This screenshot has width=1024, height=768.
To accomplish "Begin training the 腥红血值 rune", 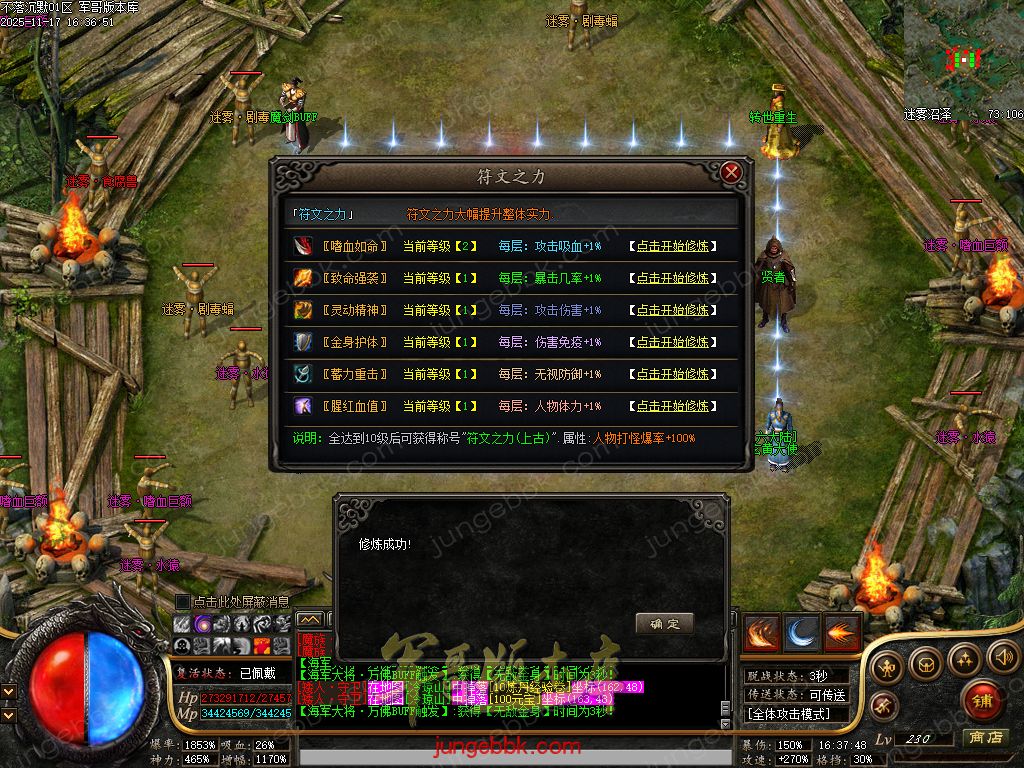I will pos(673,406).
